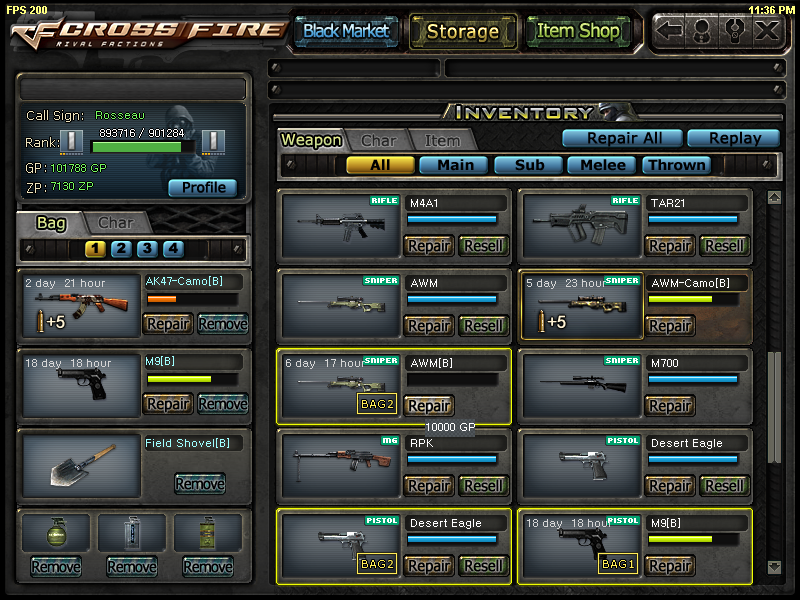The width and height of the screenshot is (800, 600).
Task: Switch to the Item inventory tab
Action: (x=442, y=141)
